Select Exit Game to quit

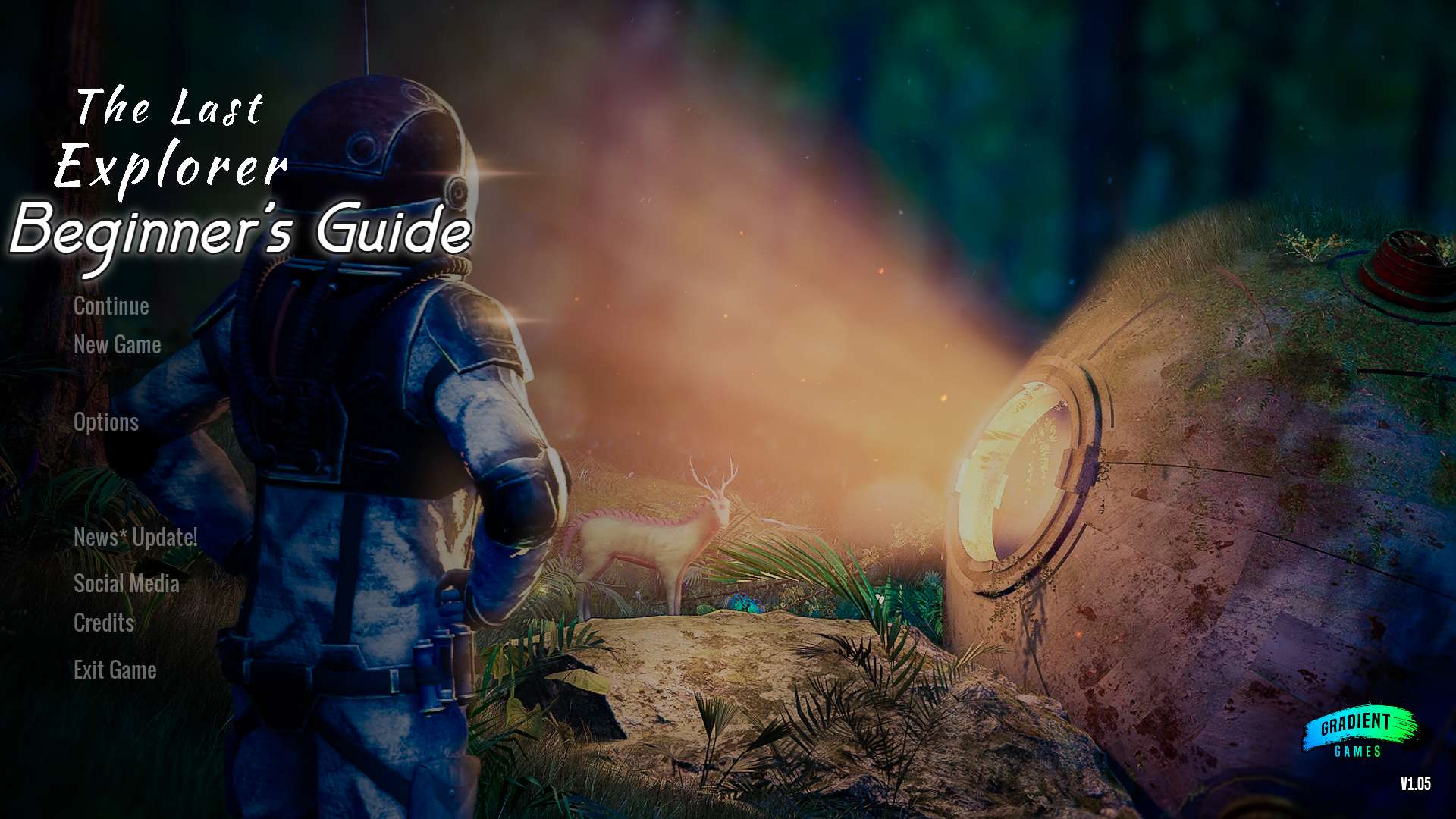tap(115, 670)
